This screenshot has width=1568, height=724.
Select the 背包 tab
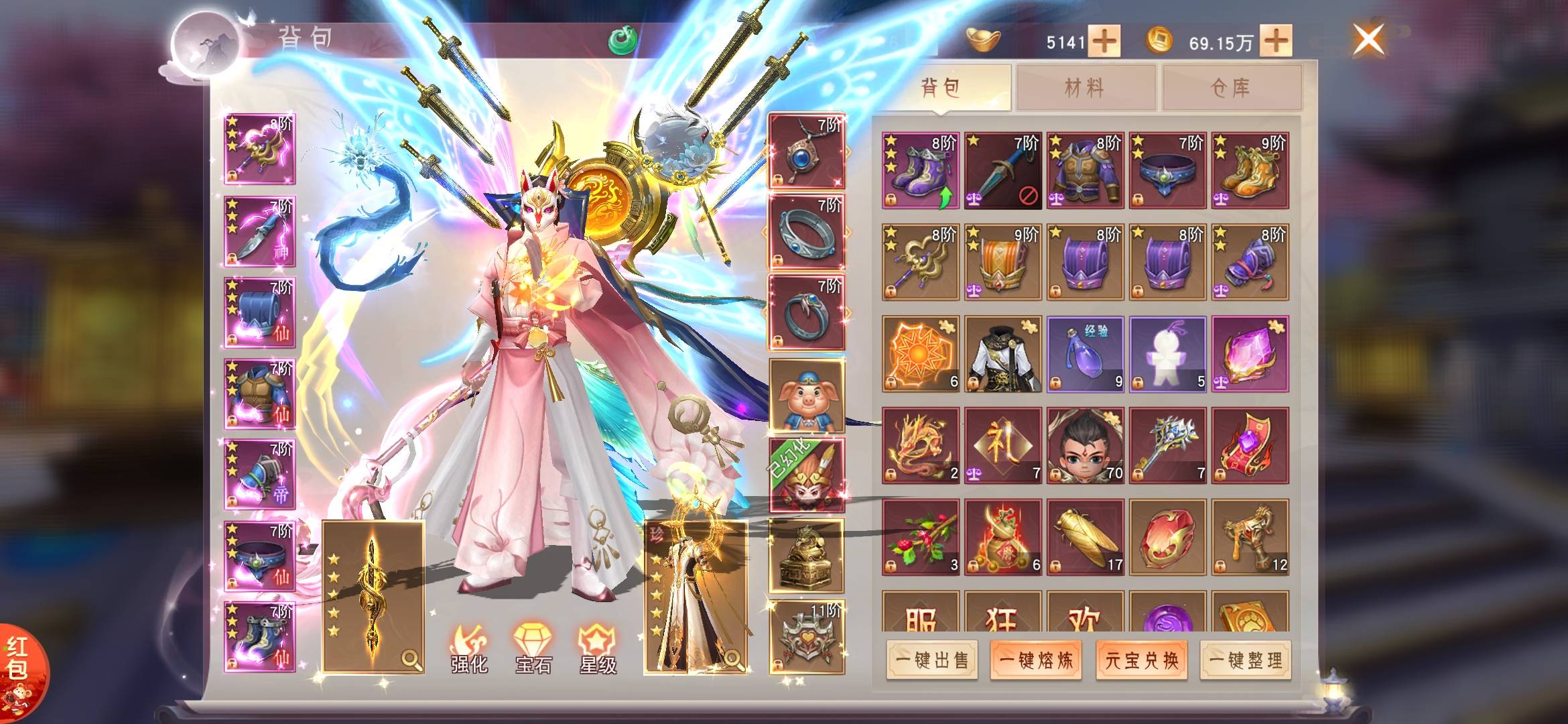point(941,87)
